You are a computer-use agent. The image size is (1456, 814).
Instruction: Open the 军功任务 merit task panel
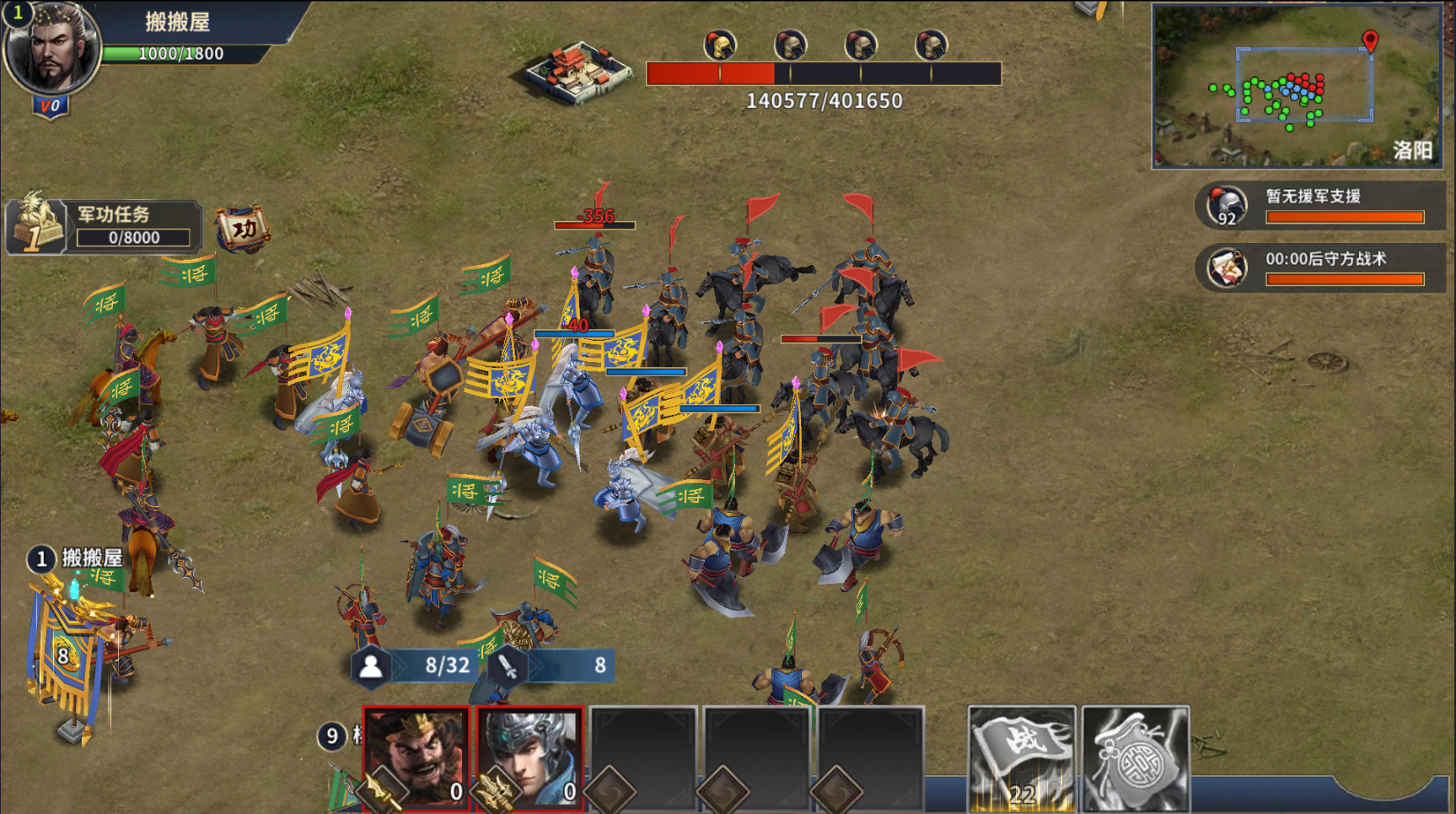click(x=105, y=226)
